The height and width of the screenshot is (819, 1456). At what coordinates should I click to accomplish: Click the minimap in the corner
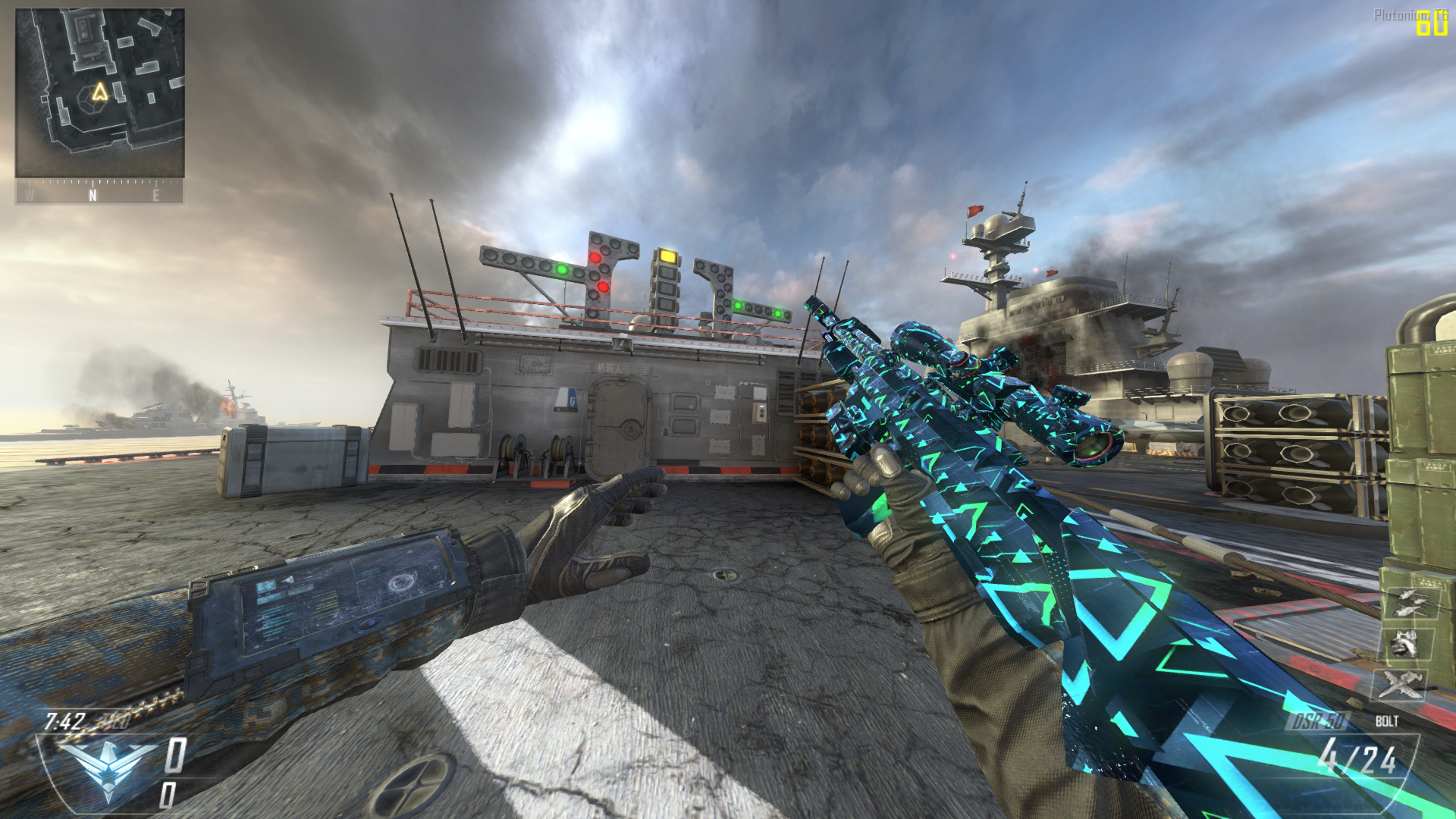(99, 93)
